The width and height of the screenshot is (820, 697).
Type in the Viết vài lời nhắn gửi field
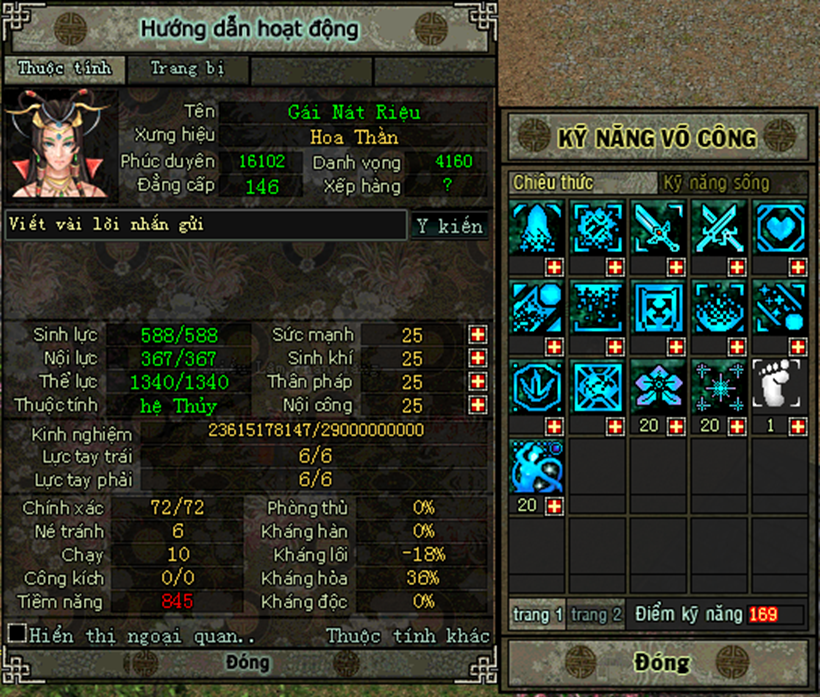[x=205, y=225]
